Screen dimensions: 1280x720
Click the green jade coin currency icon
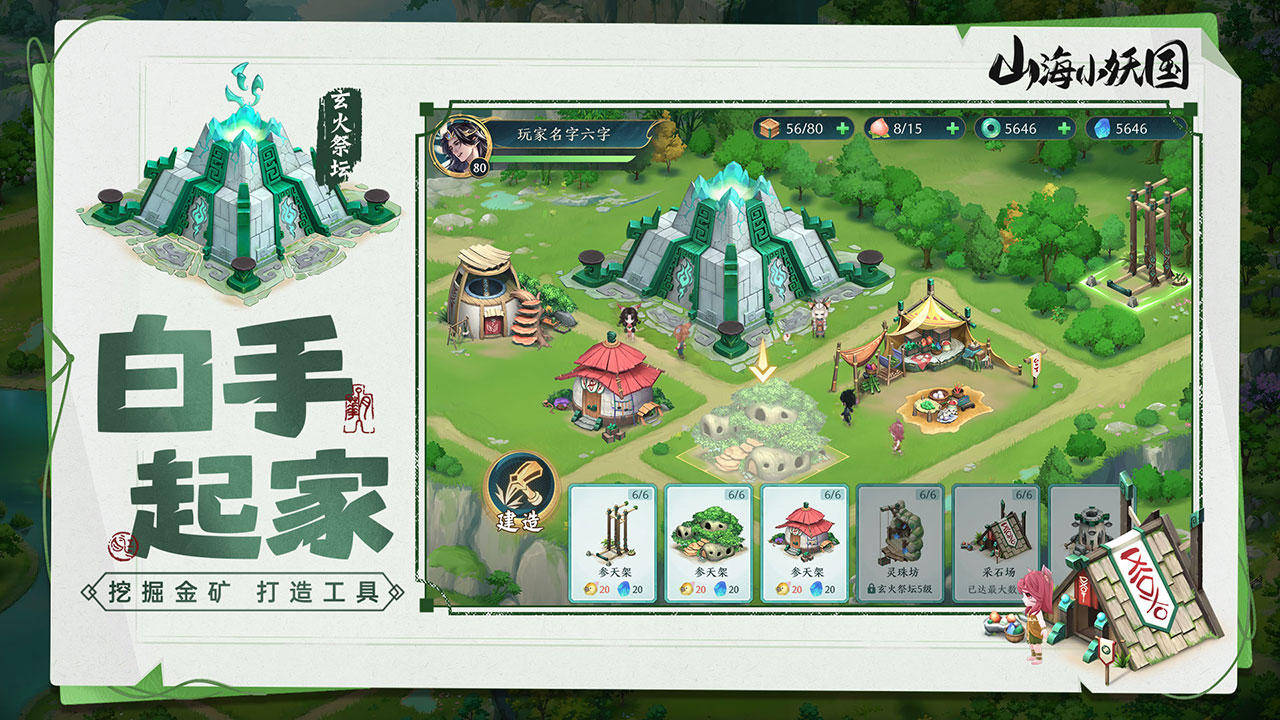989,128
